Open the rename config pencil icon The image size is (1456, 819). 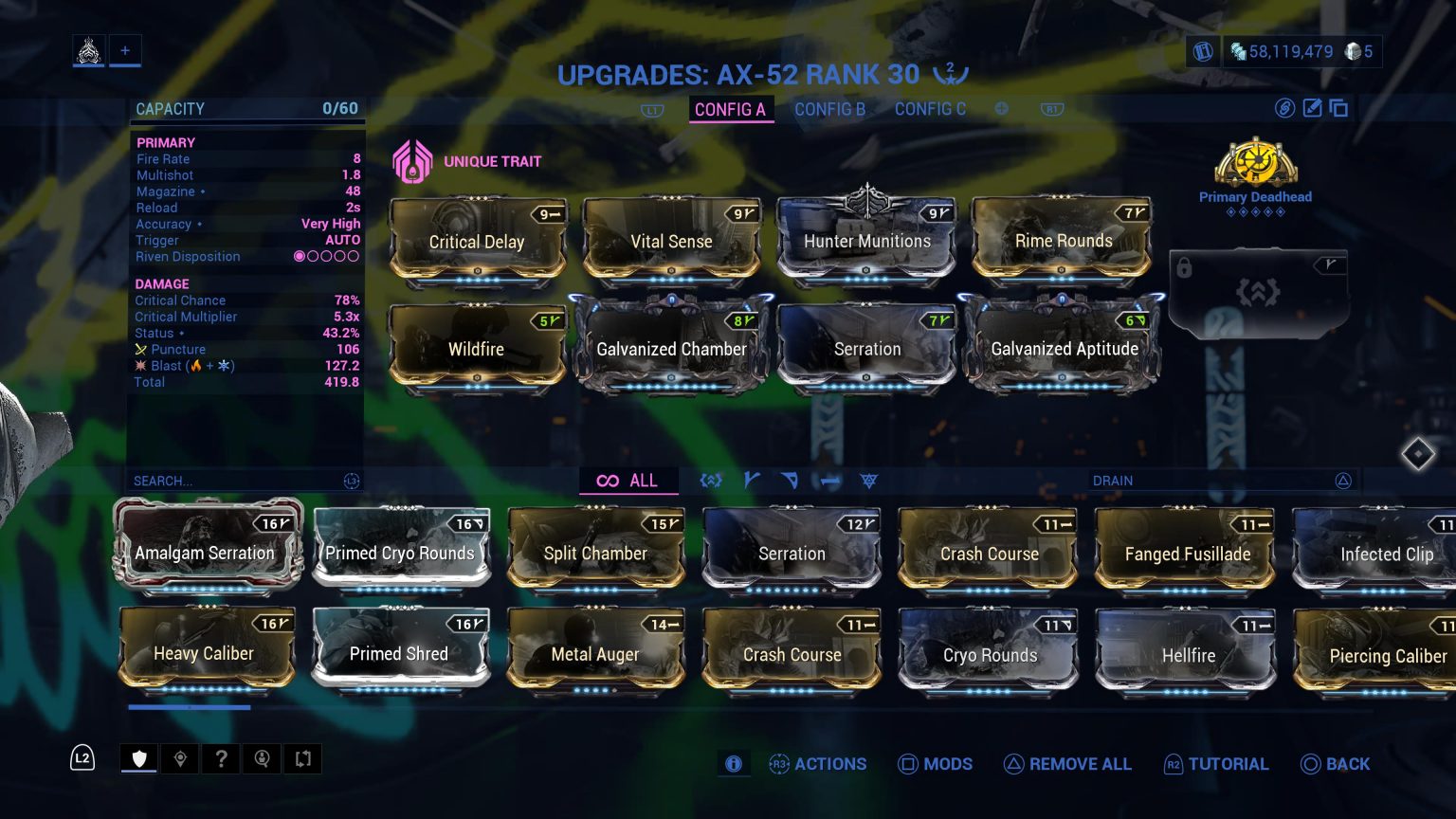(x=1312, y=109)
